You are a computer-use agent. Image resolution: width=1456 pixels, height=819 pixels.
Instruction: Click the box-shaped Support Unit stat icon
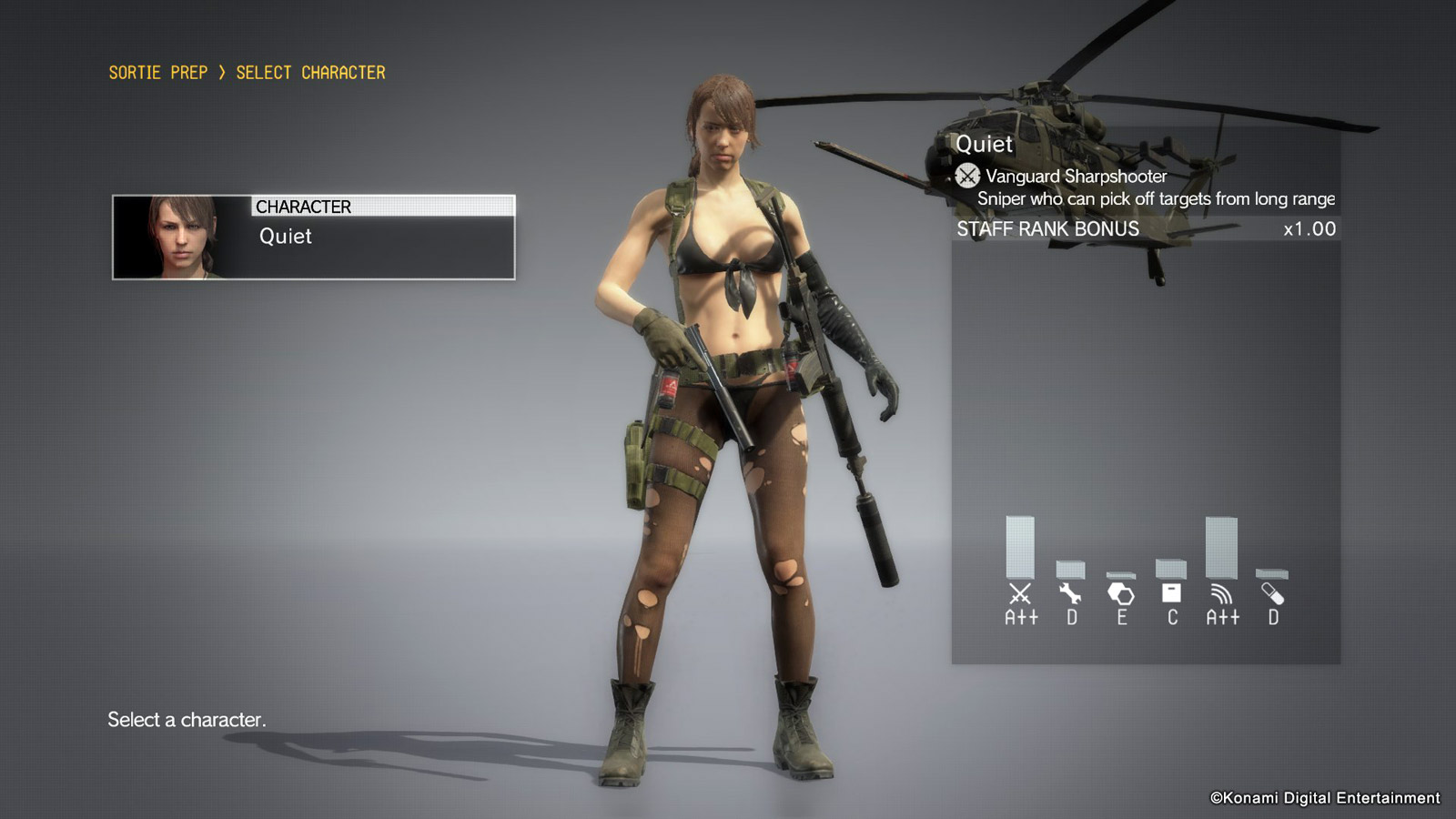[1172, 594]
